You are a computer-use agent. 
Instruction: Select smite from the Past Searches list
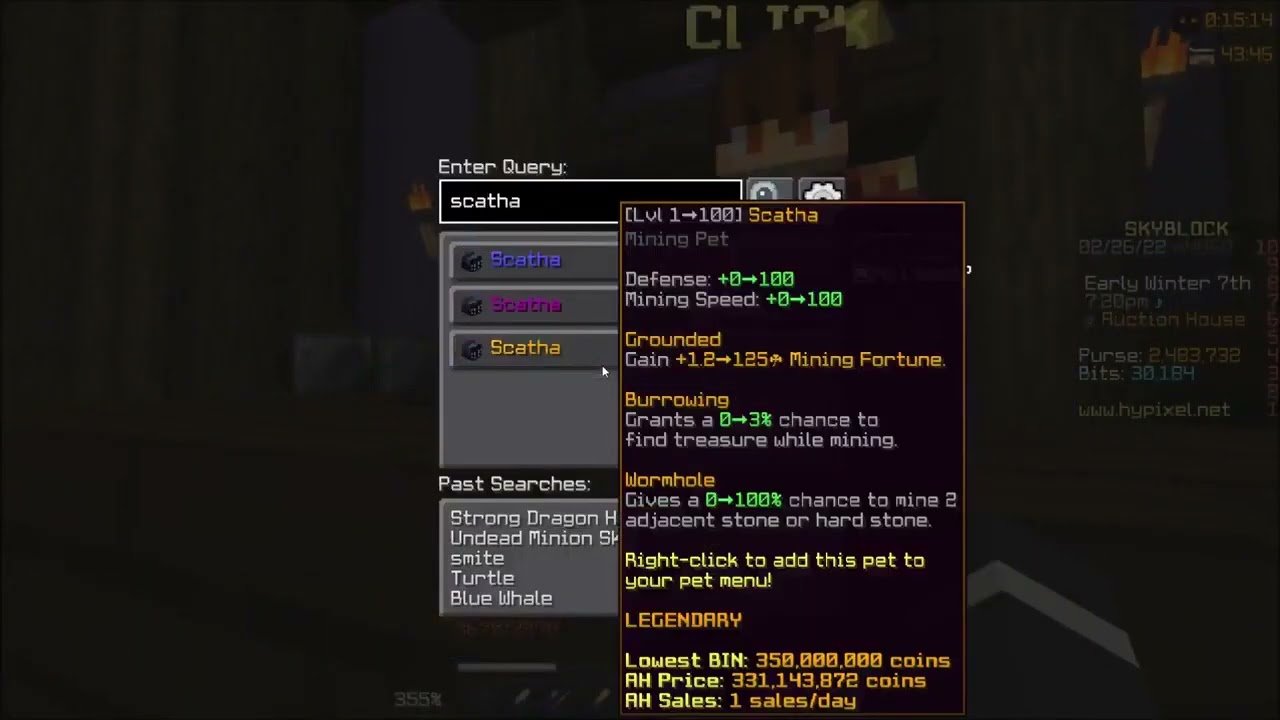[477, 558]
